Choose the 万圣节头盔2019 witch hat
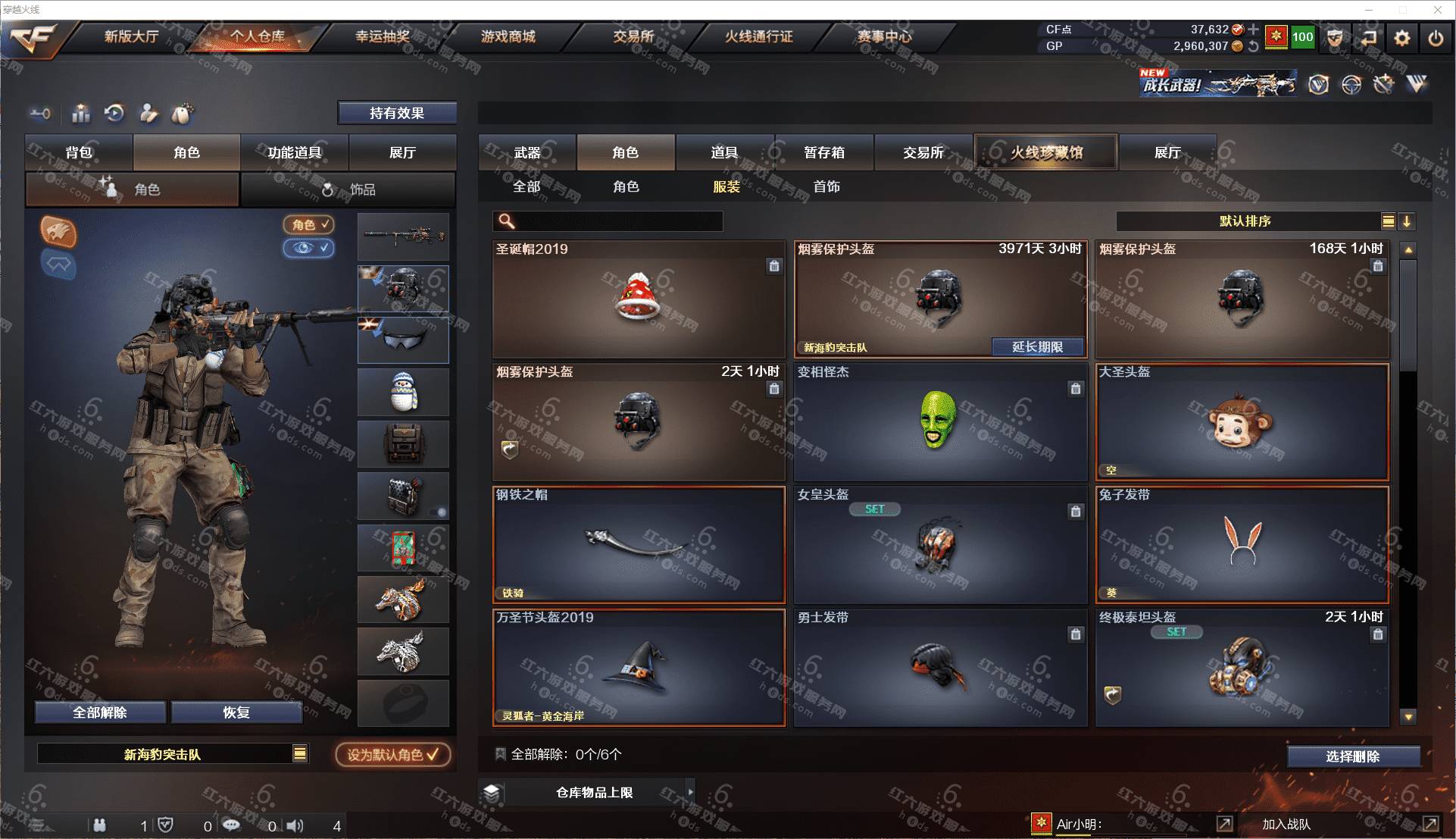Screen dimensions: 1456x839 (639, 668)
